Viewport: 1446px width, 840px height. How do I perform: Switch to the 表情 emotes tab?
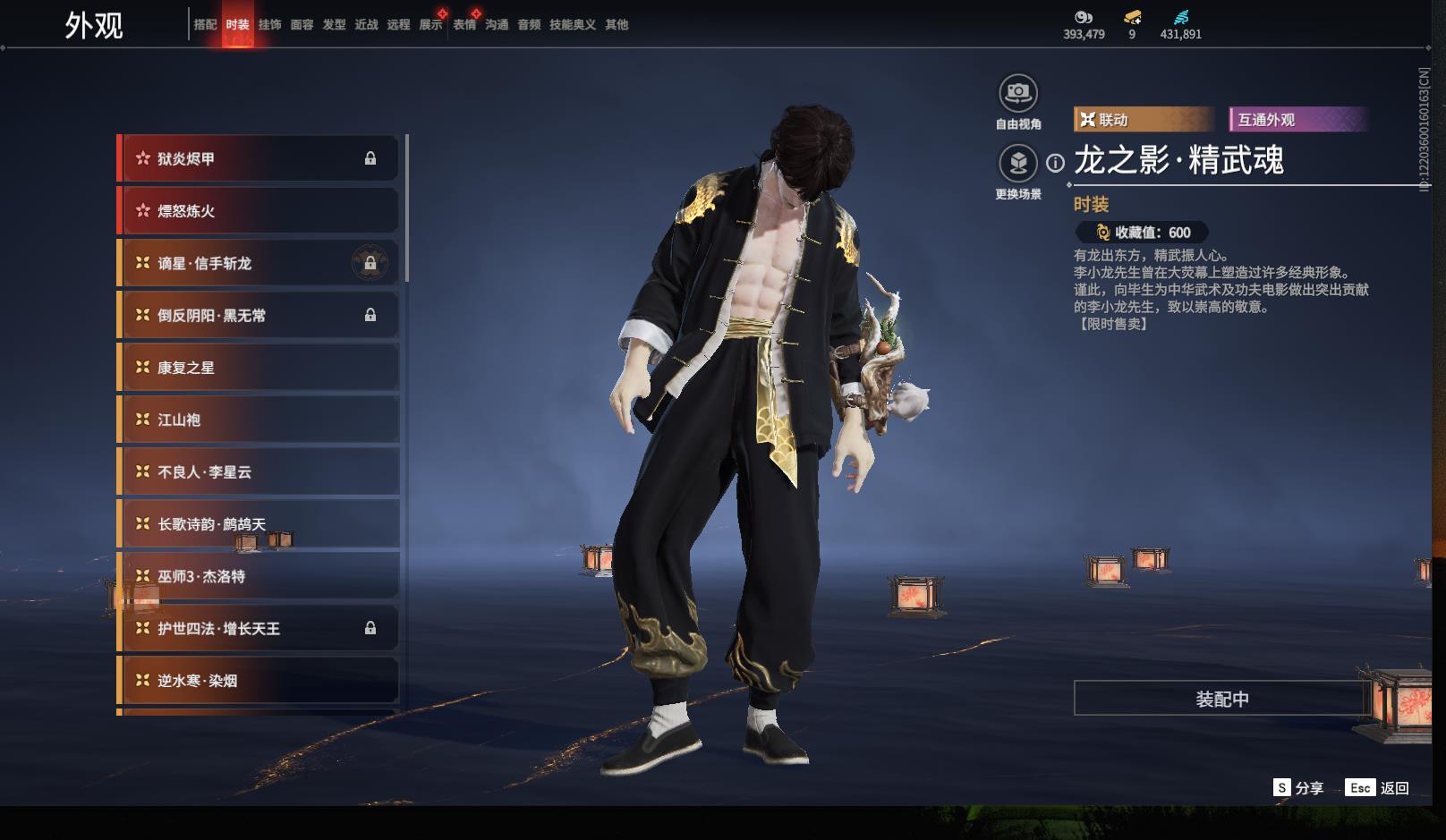pos(464,25)
